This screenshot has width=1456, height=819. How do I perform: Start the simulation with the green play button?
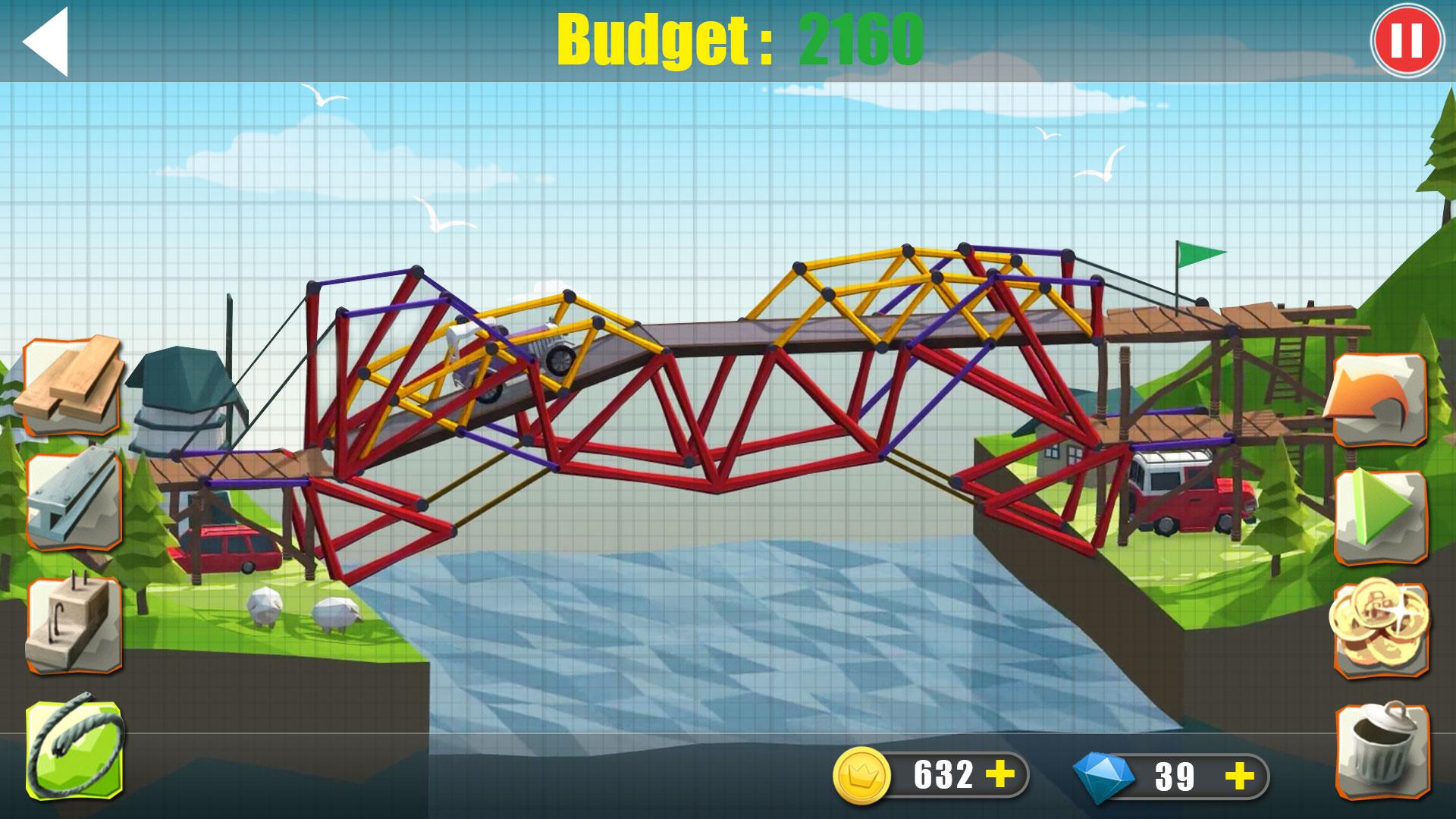coord(1379,514)
